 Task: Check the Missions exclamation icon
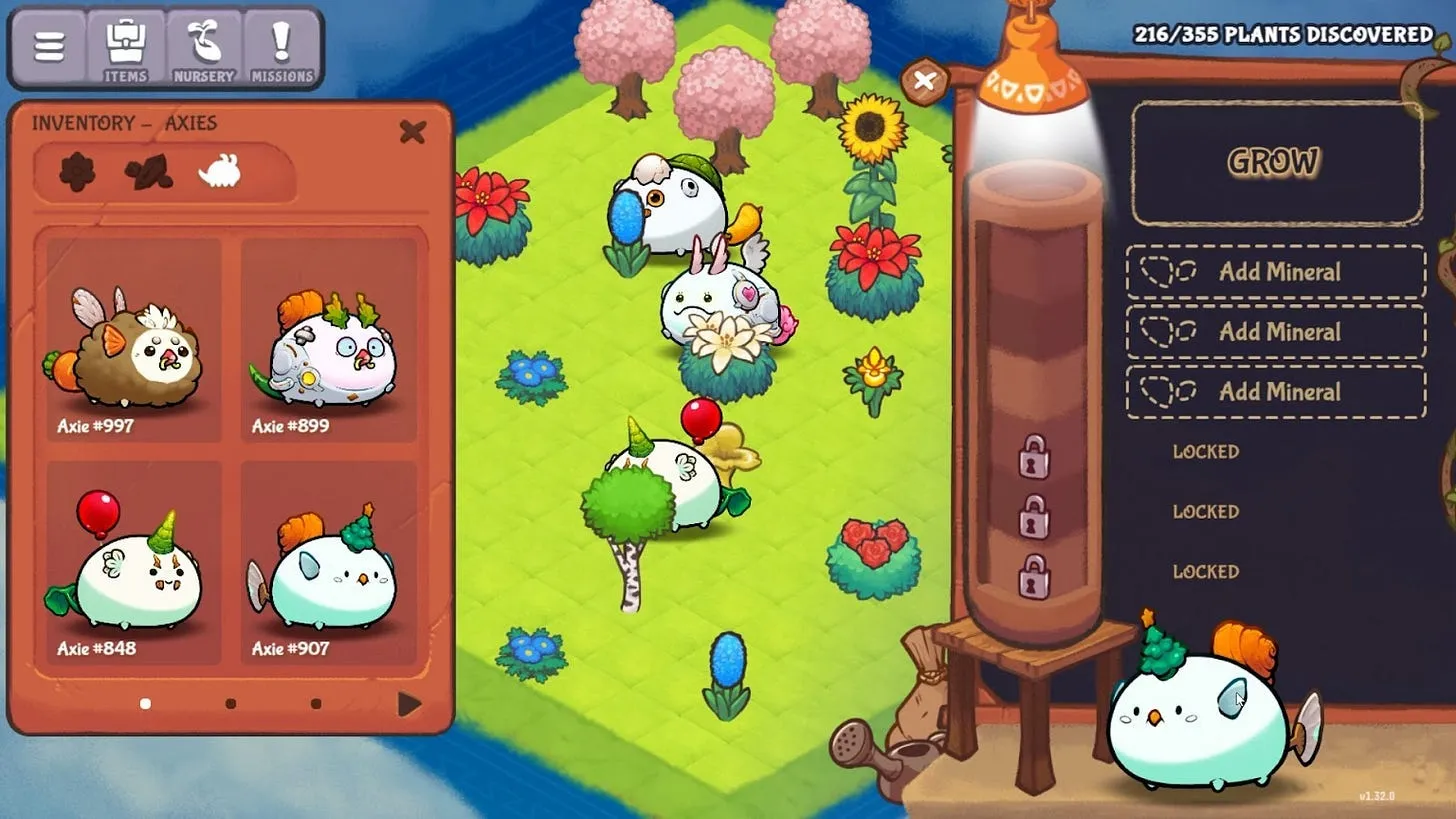[x=281, y=47]
